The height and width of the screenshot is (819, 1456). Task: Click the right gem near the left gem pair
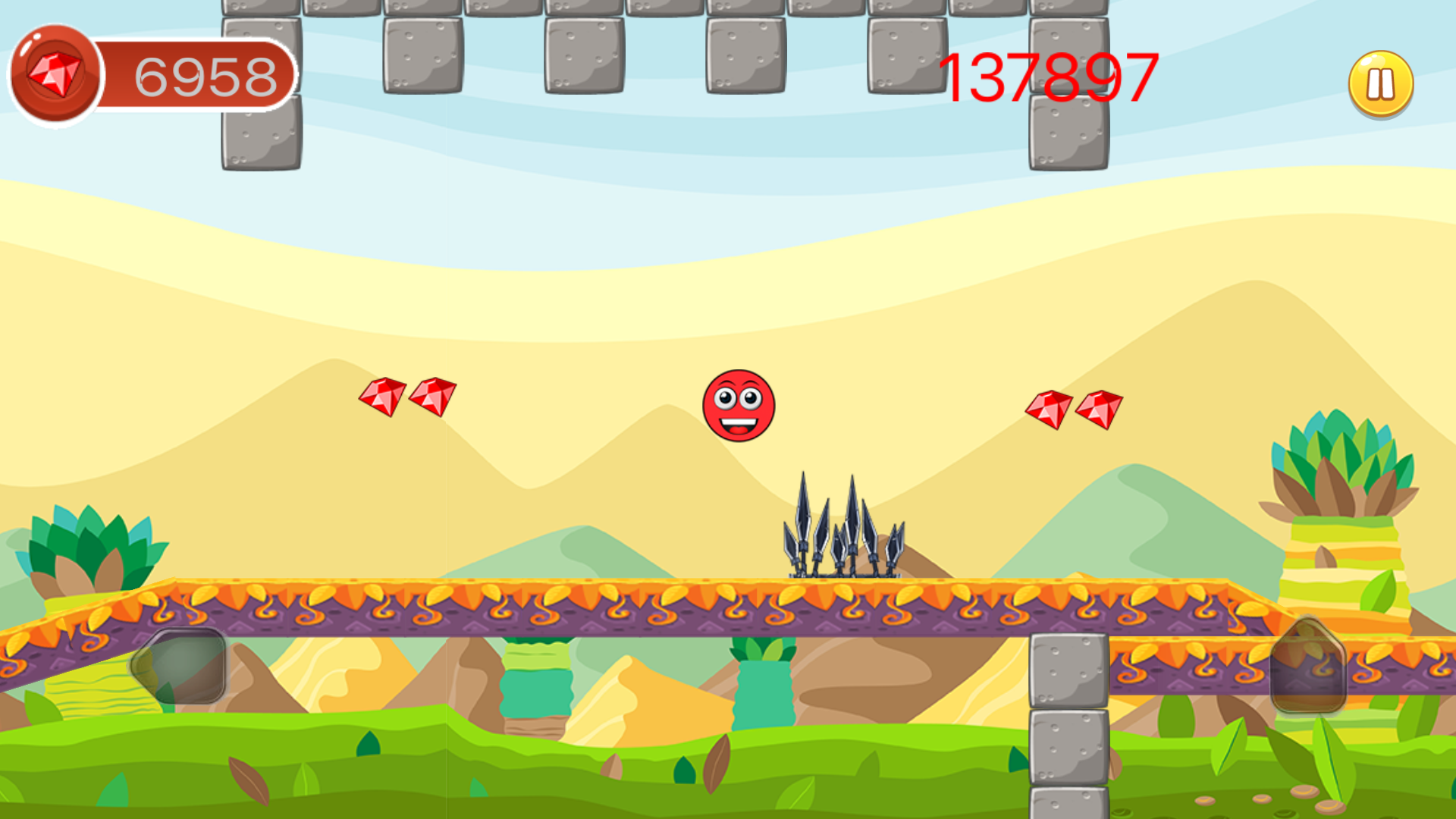432,397
